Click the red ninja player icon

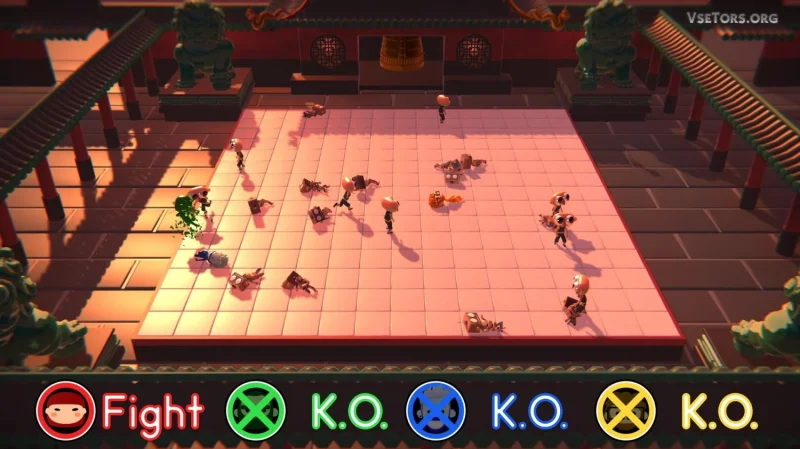(65, 410)
